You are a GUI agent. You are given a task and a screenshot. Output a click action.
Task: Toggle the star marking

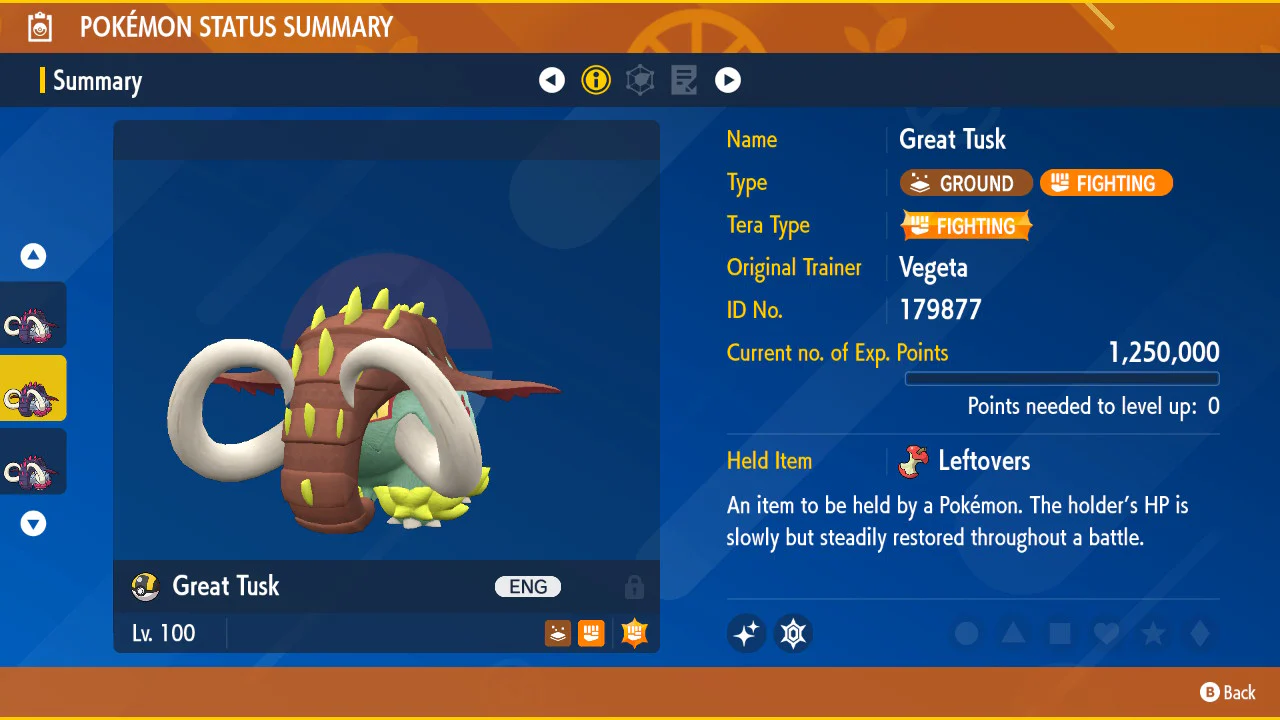click(1153, 633)
